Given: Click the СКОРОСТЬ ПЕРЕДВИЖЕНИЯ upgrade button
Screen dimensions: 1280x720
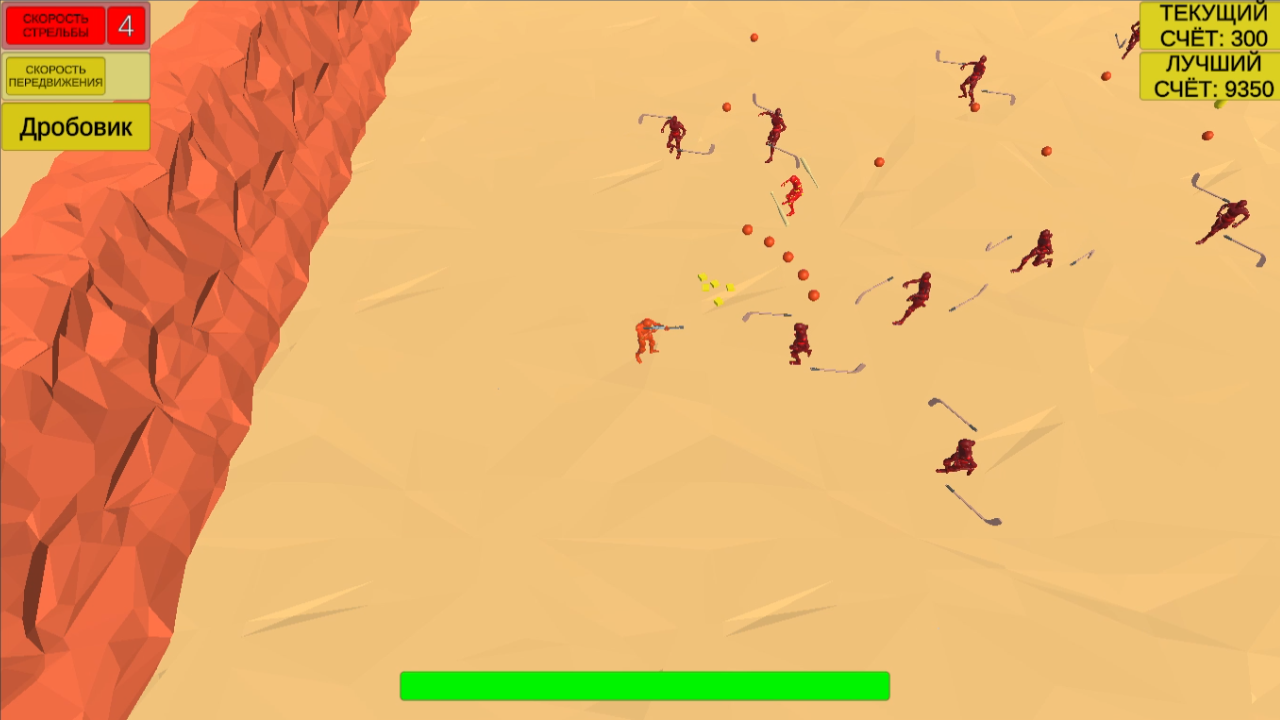Looking at the screenshot, I should point(56,75).
